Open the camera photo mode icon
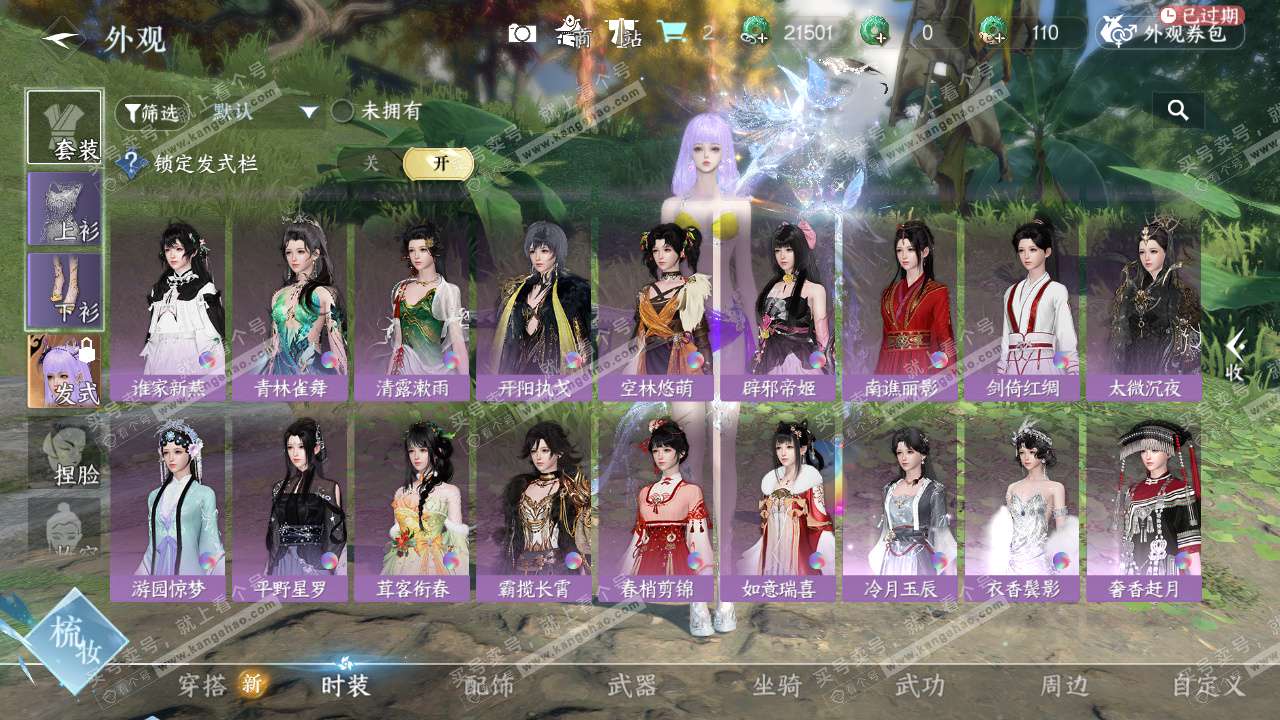Screen dimensions: 1280x720 click(522, 33)
